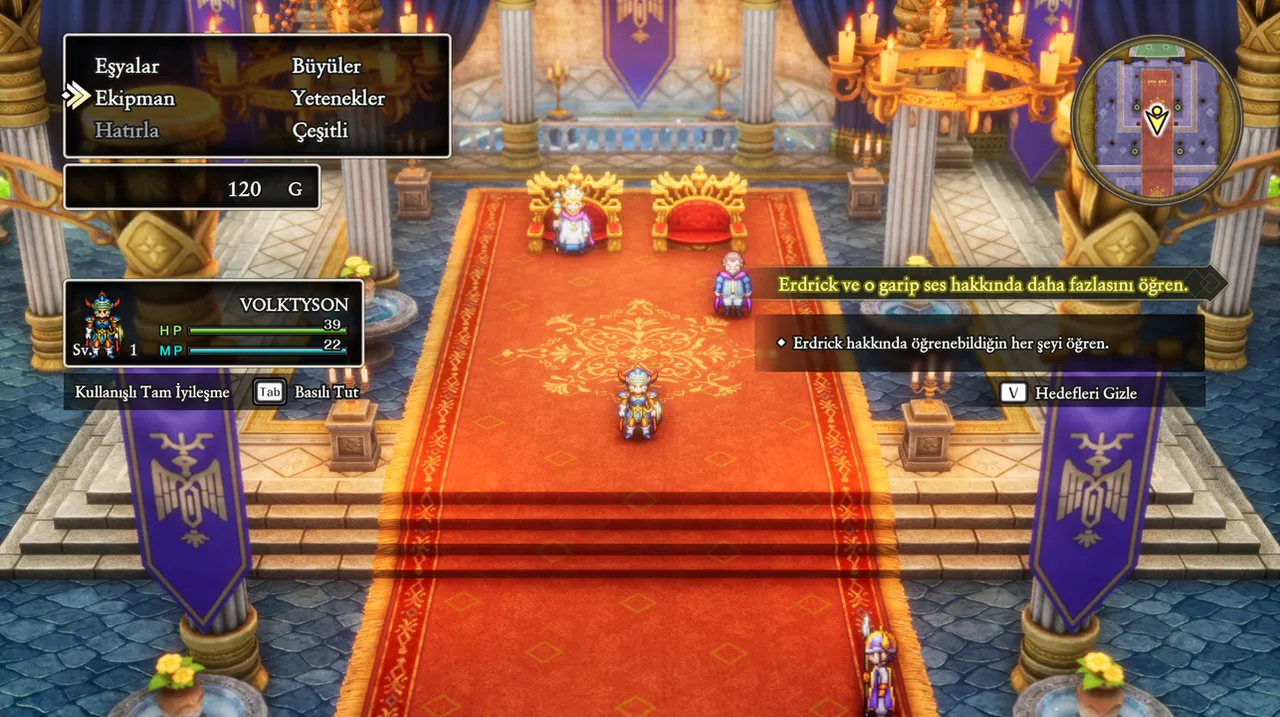
Task: Select the Çeşitli menu entry
Action: (320, 131)
